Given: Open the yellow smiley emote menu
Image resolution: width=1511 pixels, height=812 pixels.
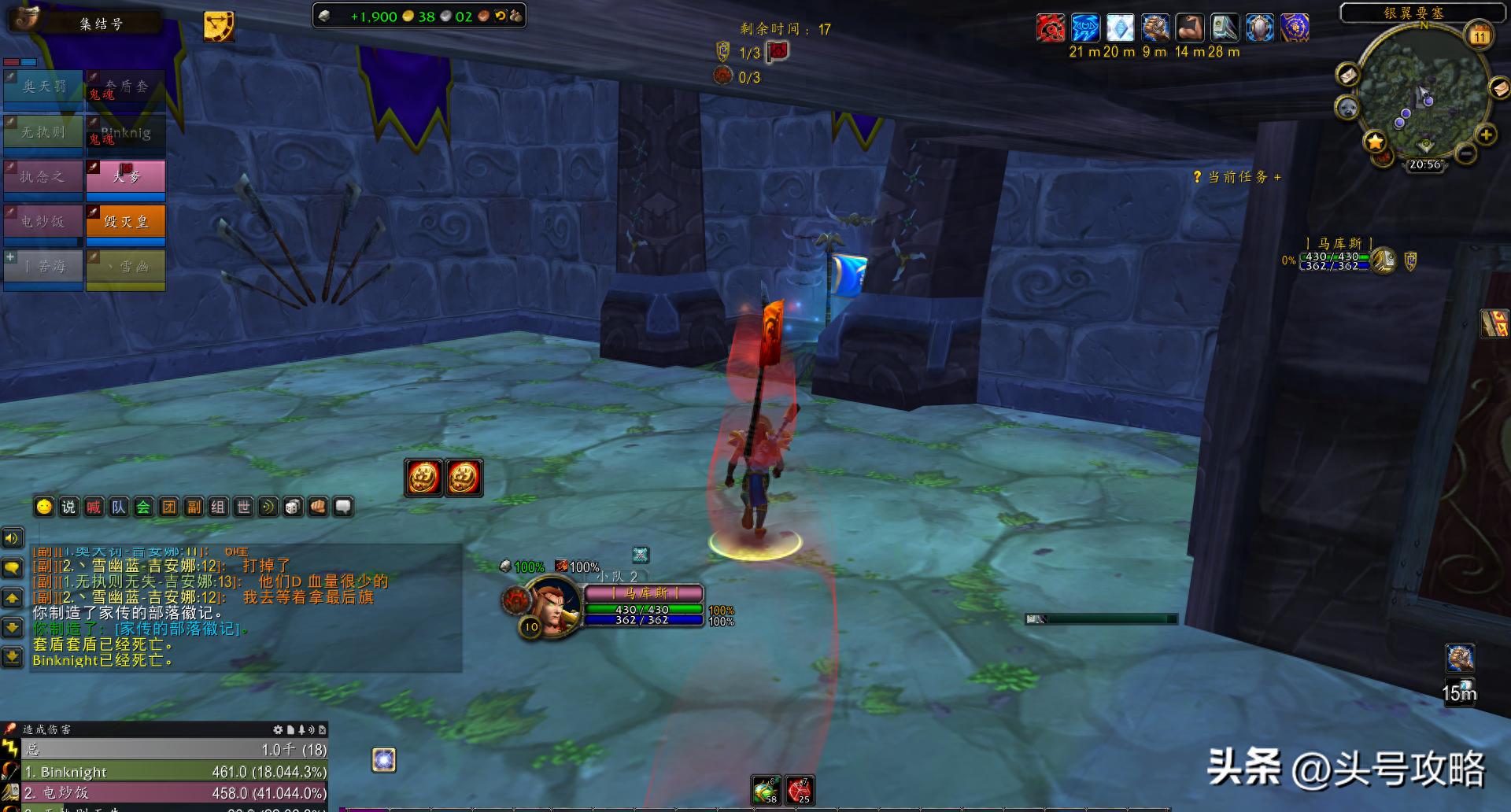Looking at the screenshot, I should click(x=44, y=507).
